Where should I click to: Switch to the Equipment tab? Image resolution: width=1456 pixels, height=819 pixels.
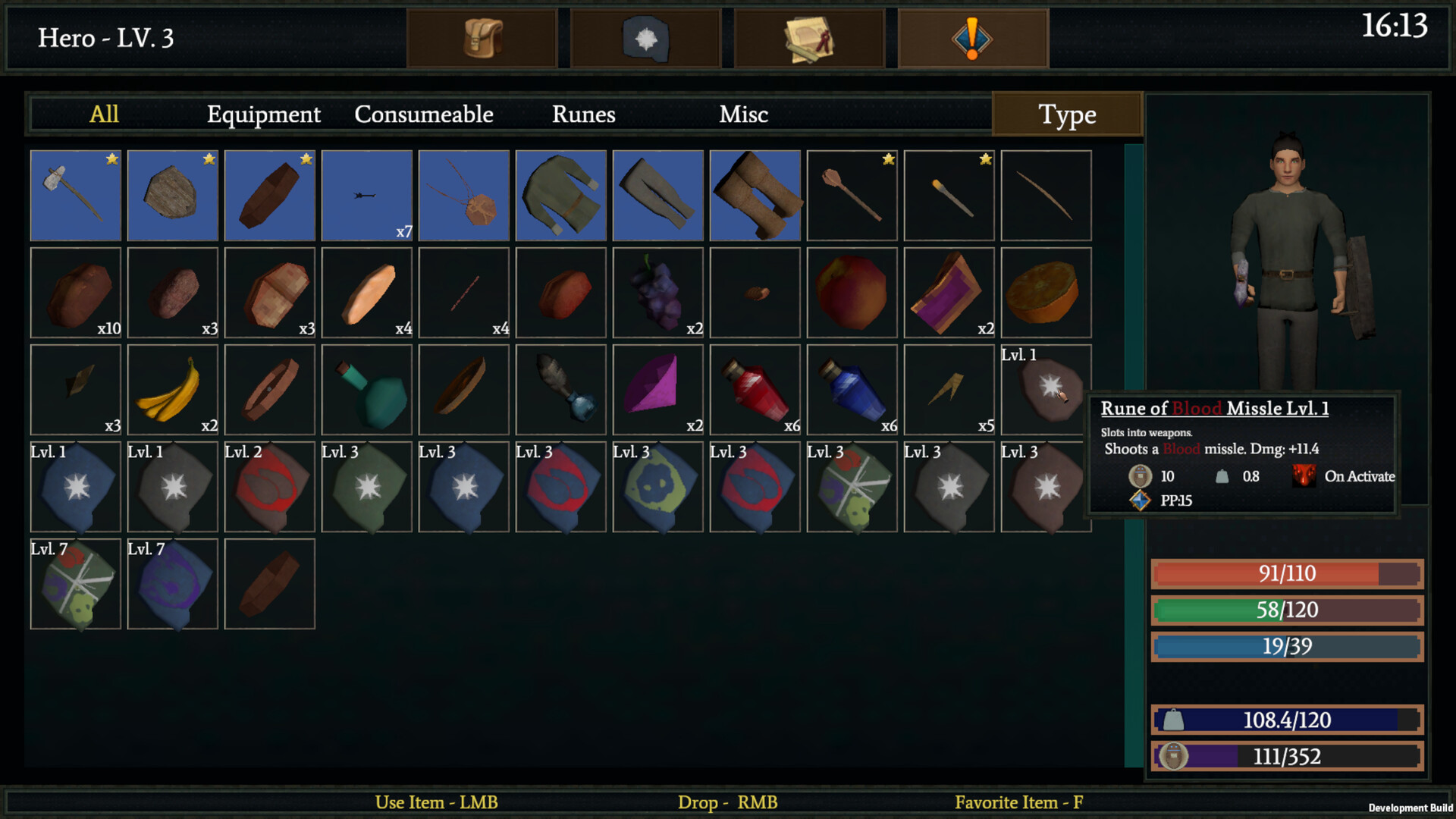[x=263, y=115]
